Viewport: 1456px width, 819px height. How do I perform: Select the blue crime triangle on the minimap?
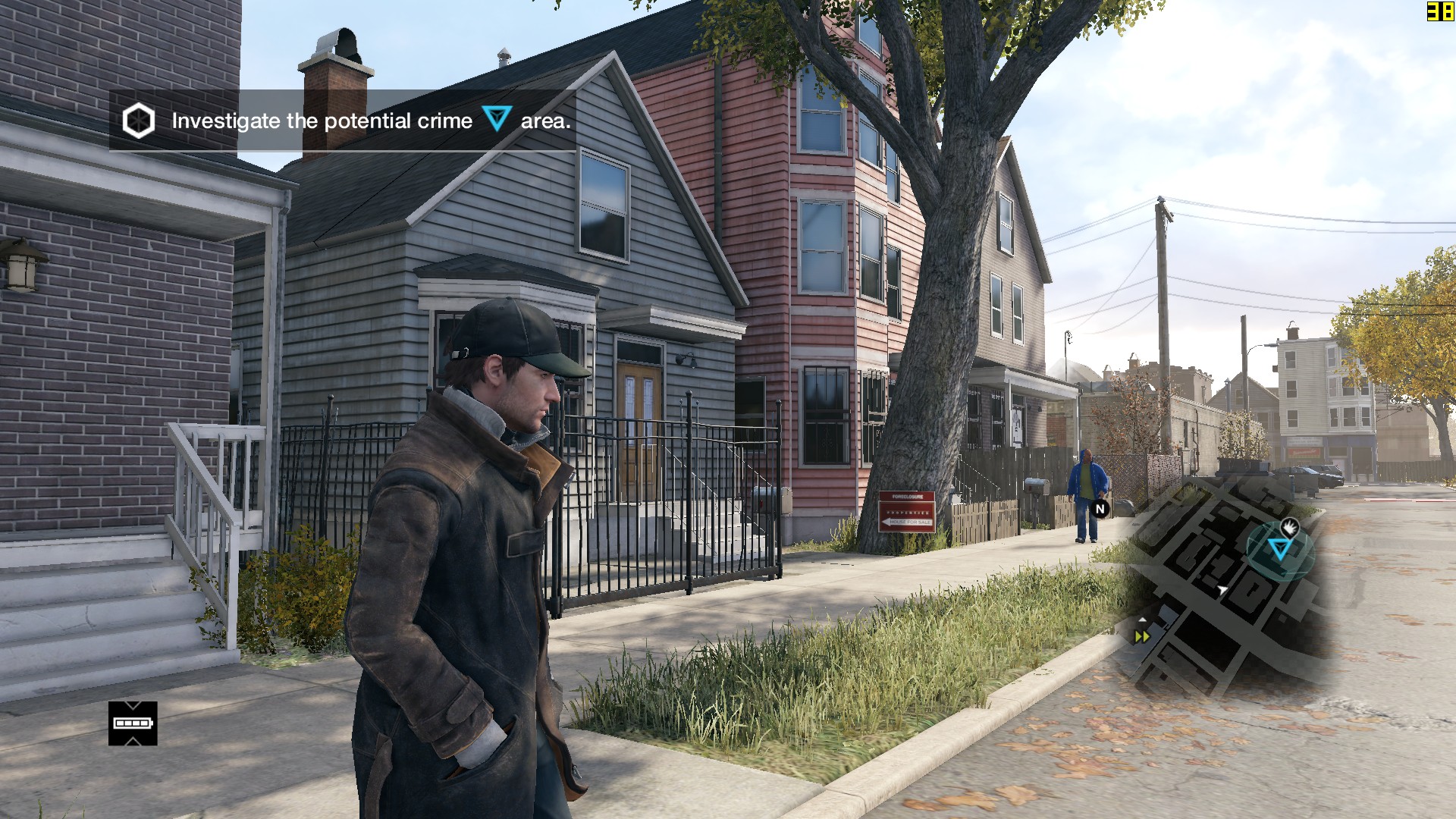tap(1280, 548)
